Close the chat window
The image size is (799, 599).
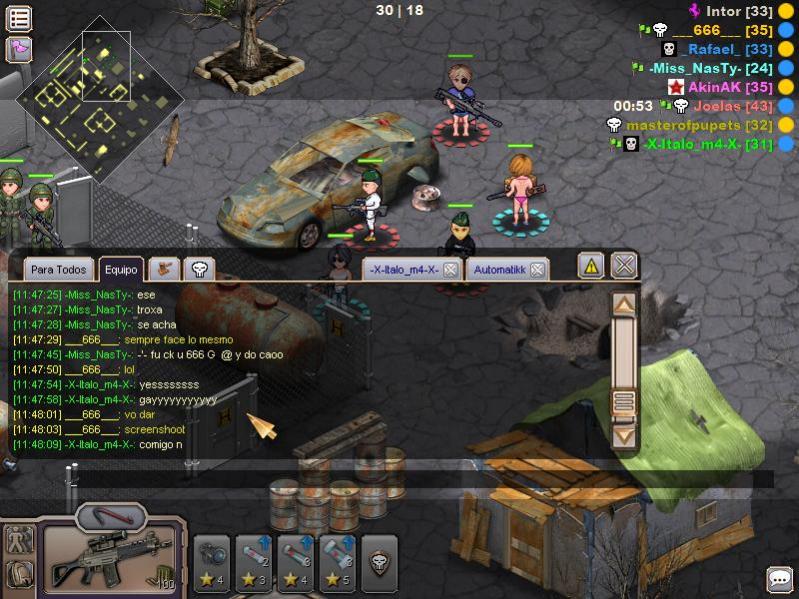click(625, 265)
